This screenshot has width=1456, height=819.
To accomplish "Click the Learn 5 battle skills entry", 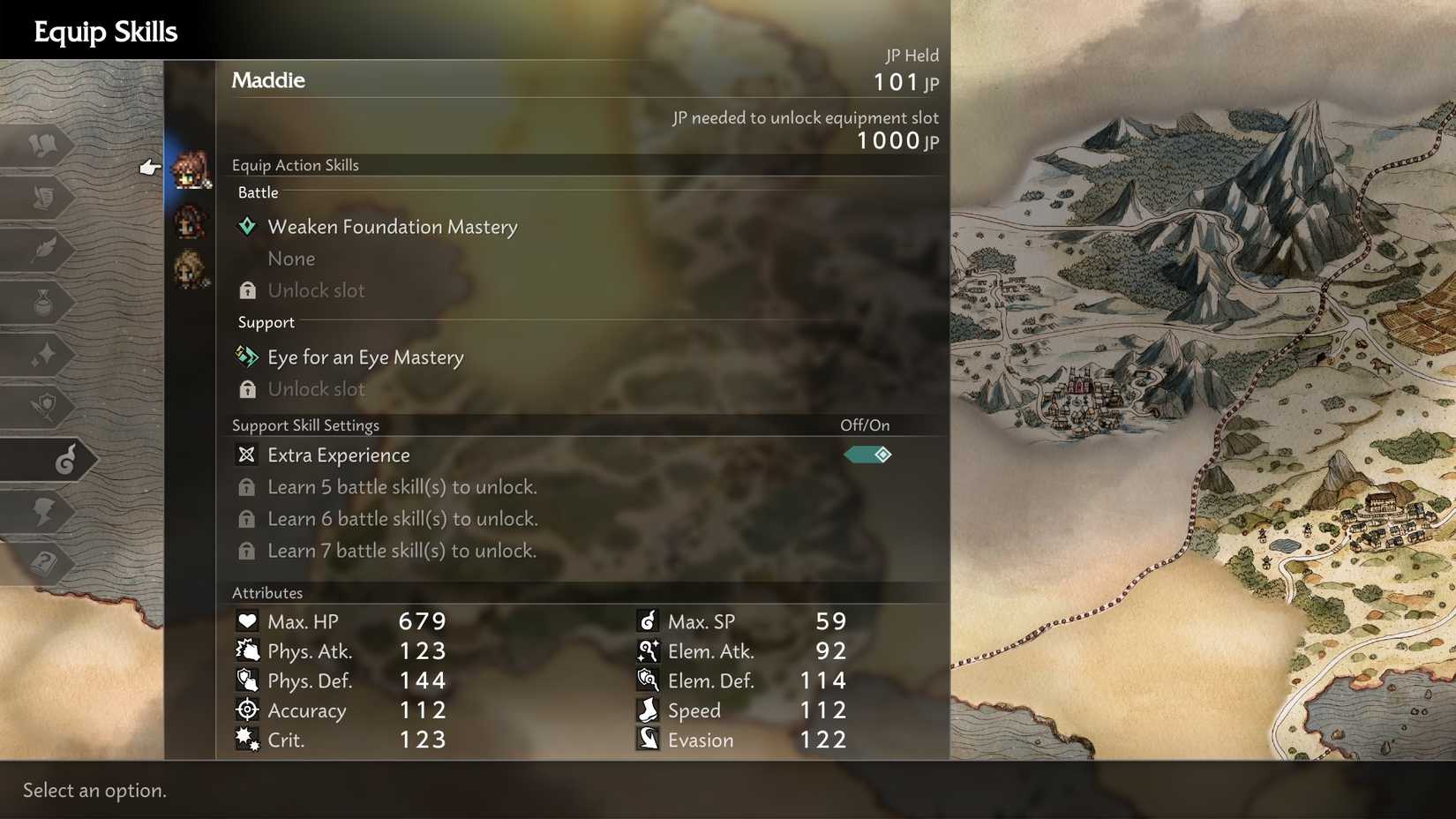I will (402, 486).
